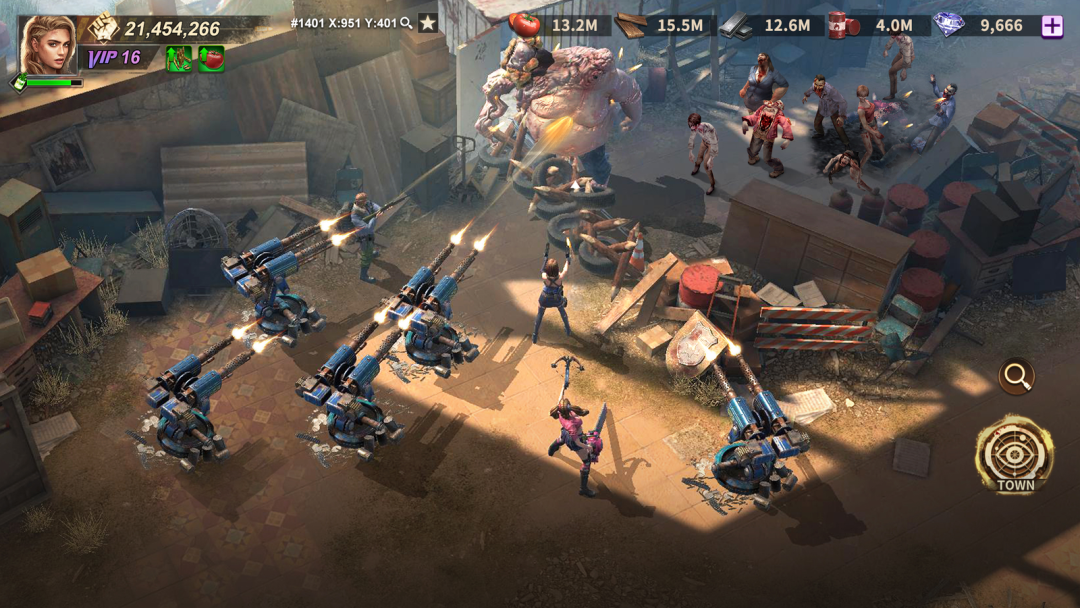
Task: Open the commander portrait profile
Action: (47, 44)
